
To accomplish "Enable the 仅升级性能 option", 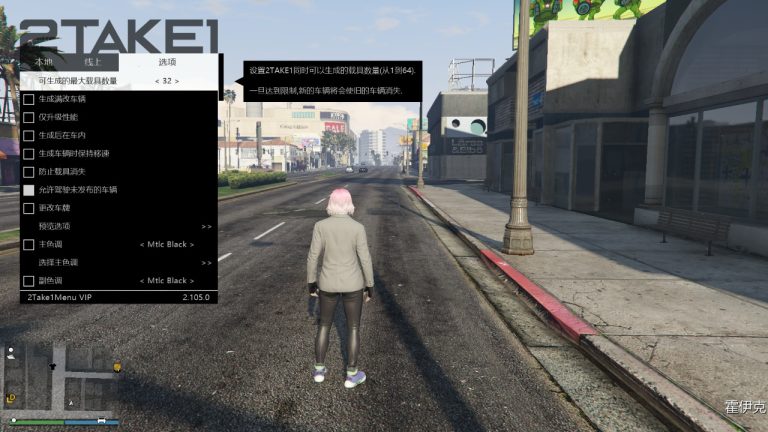I will tap(29, 118).
